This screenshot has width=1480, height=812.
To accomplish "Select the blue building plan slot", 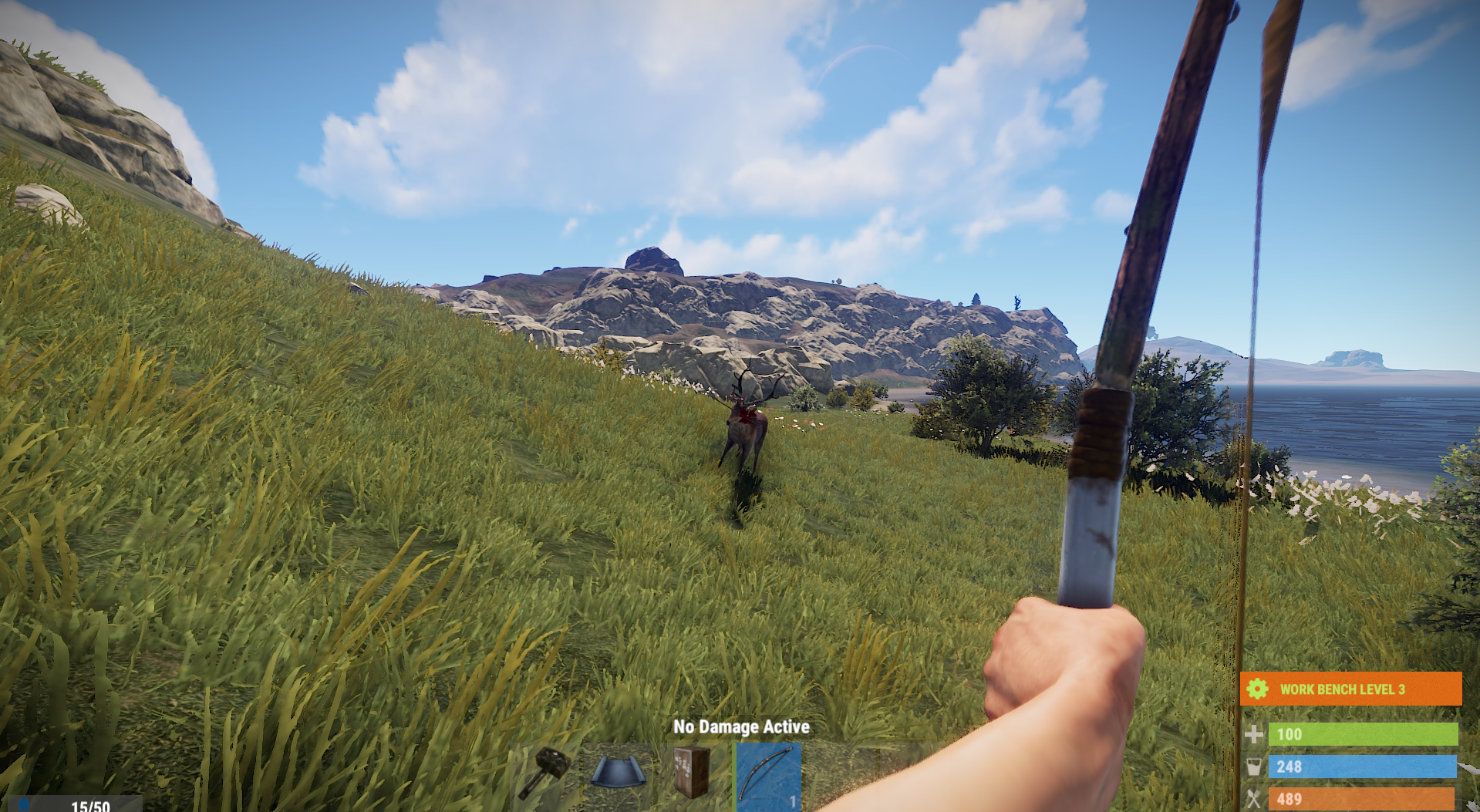I will (x=619, y=773).
